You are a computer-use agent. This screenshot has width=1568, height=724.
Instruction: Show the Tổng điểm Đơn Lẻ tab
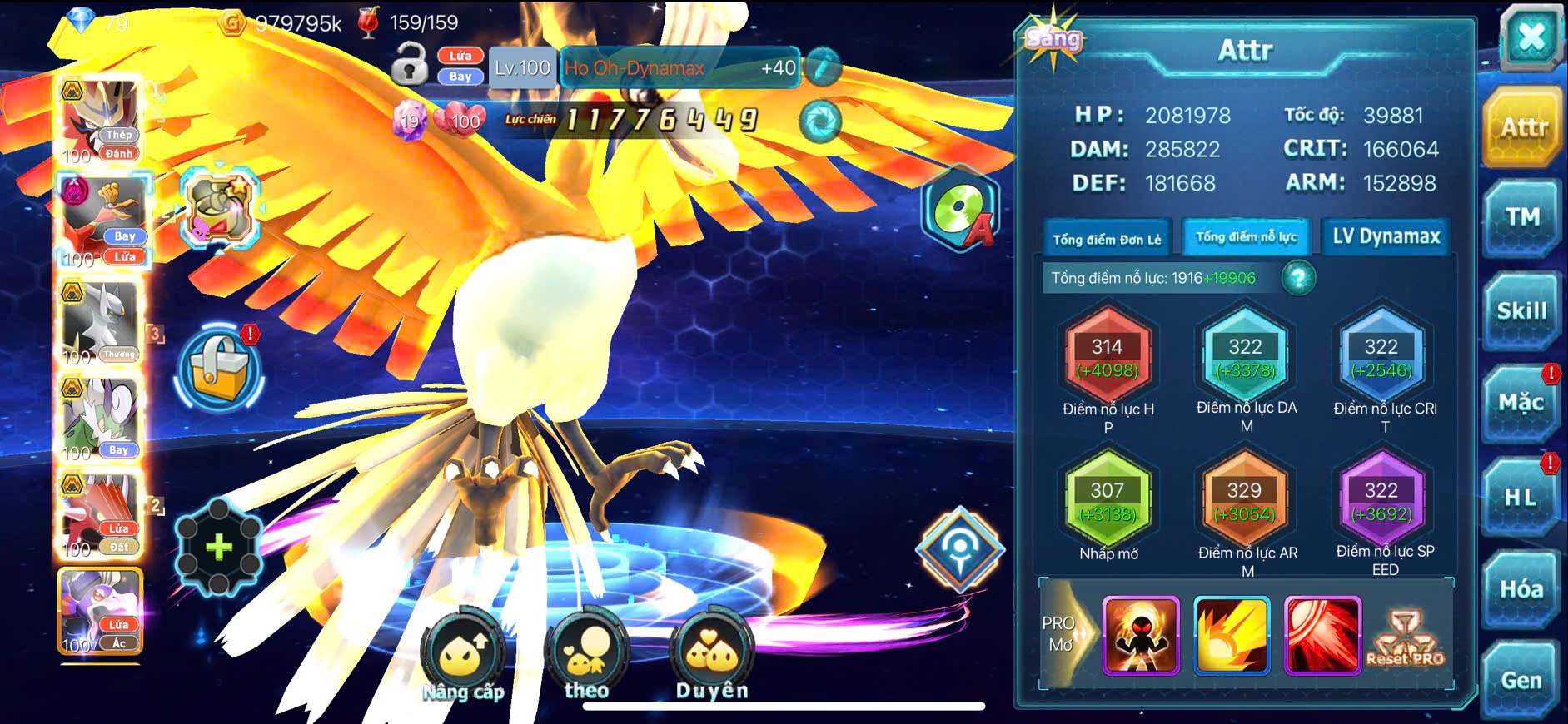1107,240
